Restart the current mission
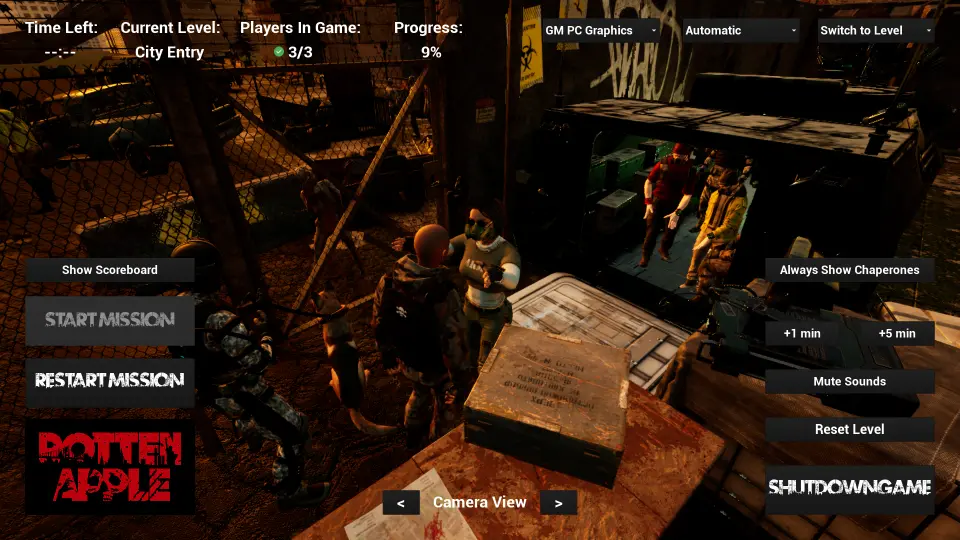 (x=110, y=381)
